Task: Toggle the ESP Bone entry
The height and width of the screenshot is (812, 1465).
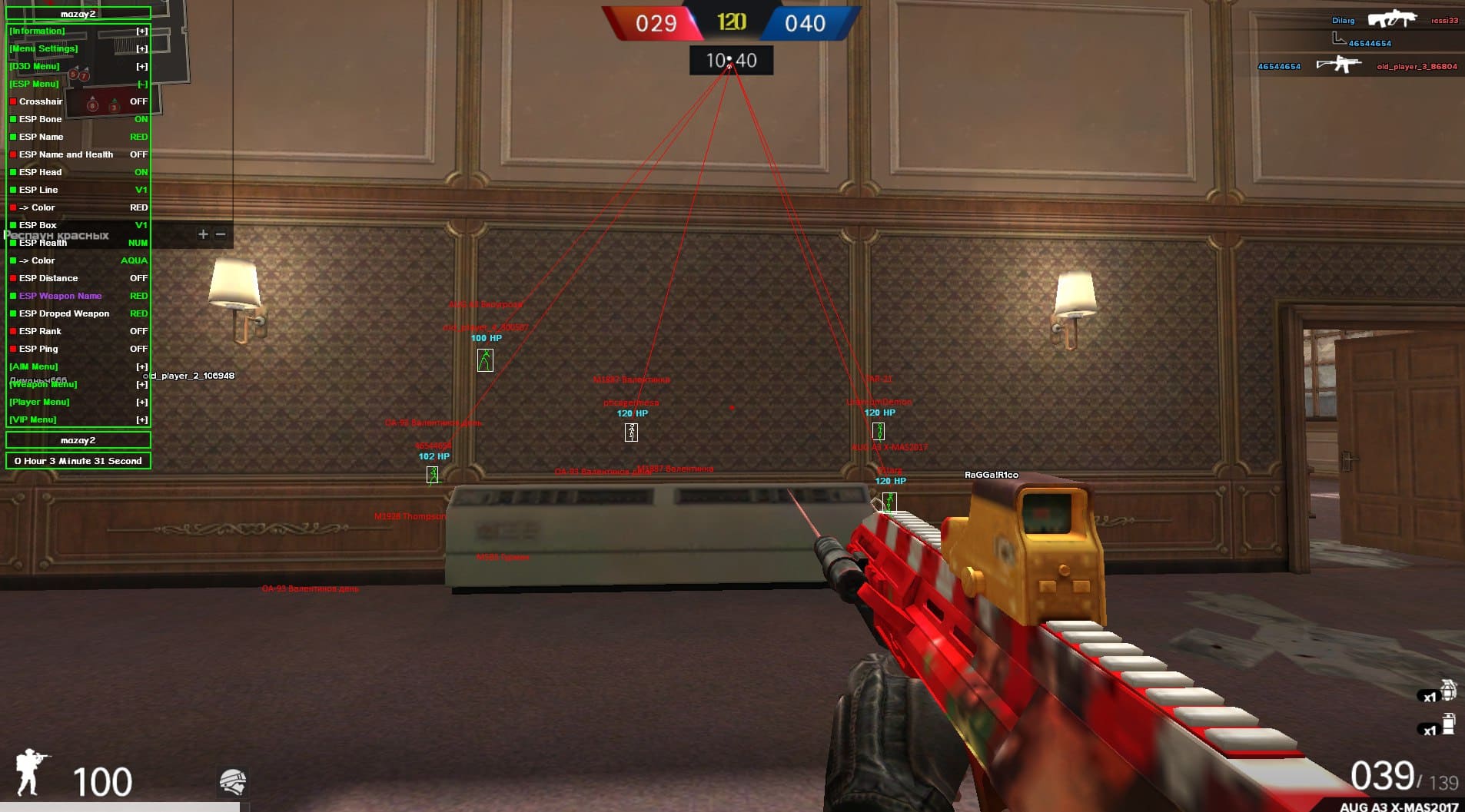Action: click(x=40, y=119)
